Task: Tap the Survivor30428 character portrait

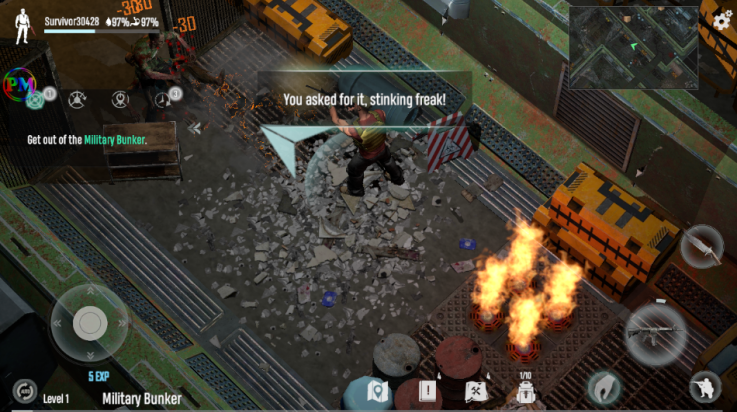Action: tap(23, 24)
